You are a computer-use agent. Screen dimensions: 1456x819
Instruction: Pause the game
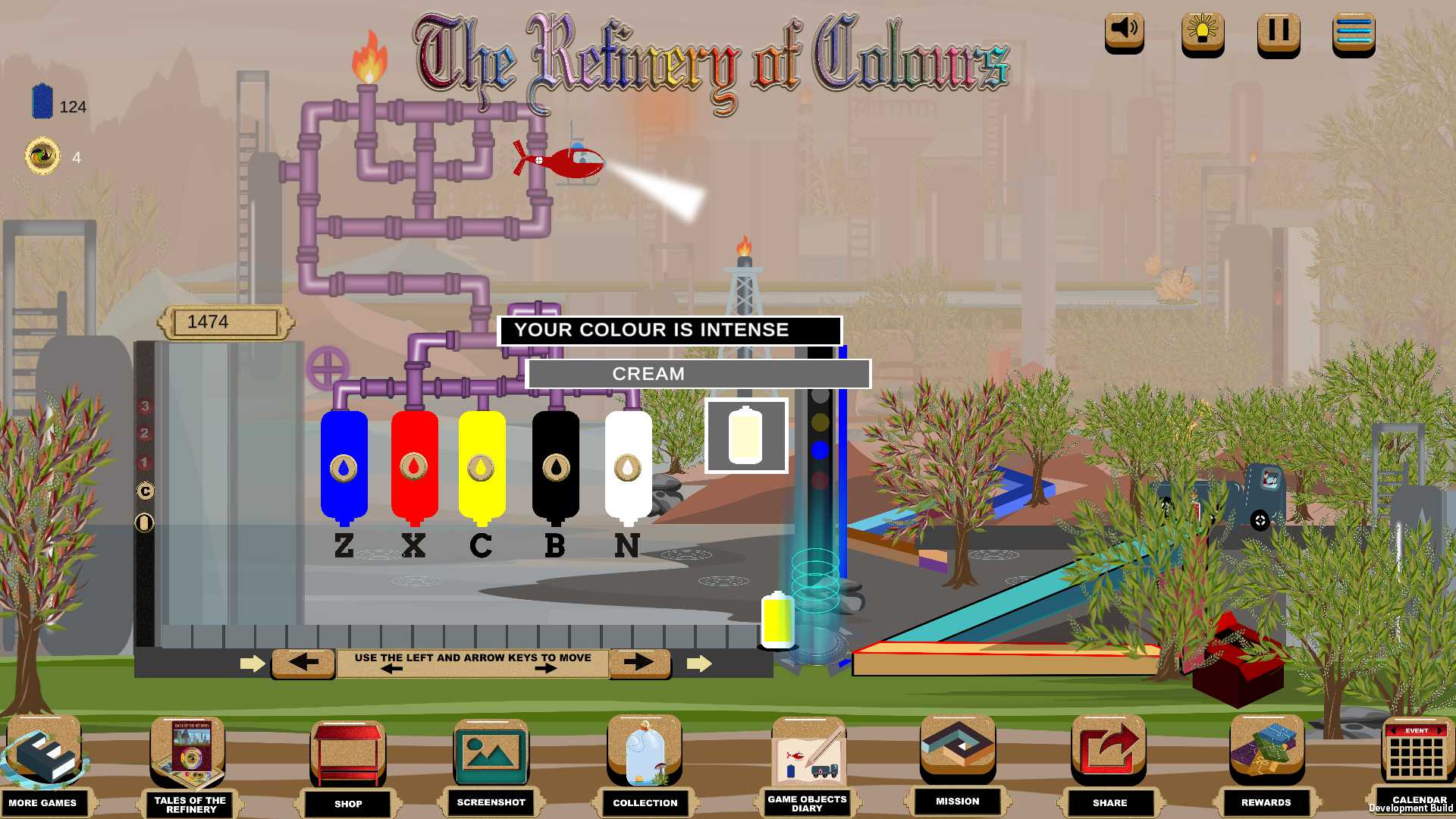tap(1277, 32)
